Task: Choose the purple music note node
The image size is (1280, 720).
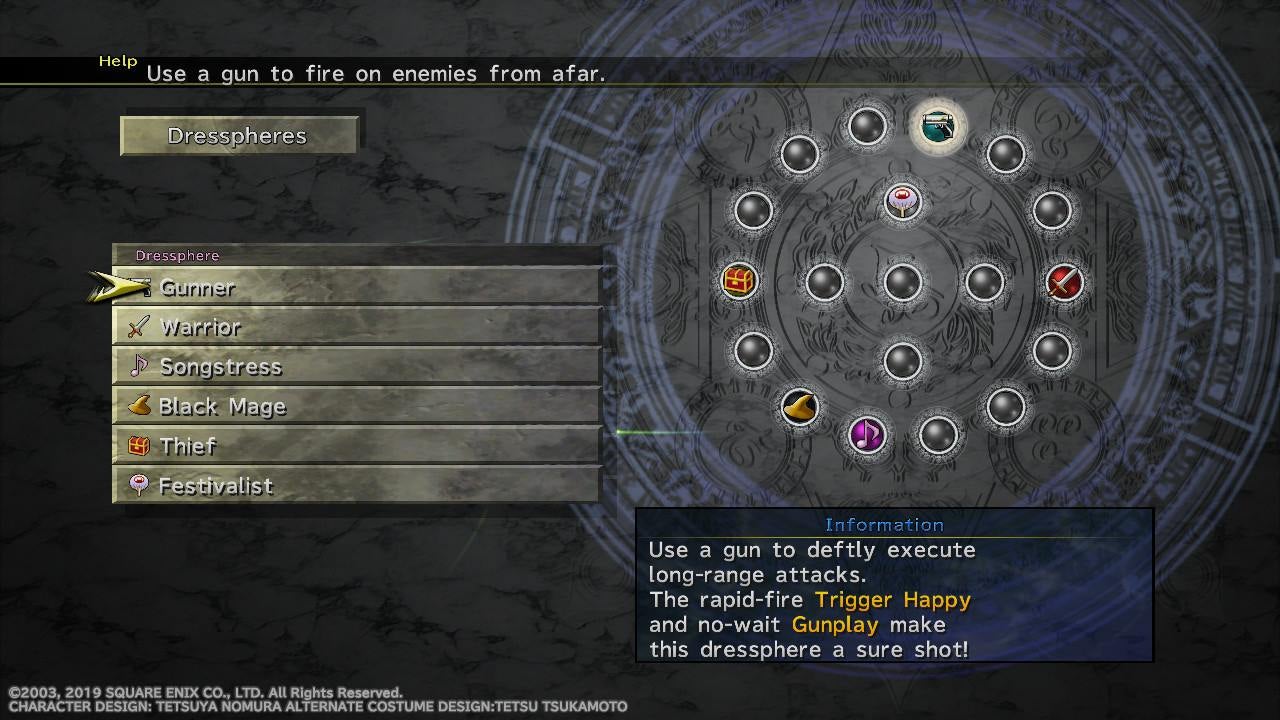Action: tap(866, 434)
